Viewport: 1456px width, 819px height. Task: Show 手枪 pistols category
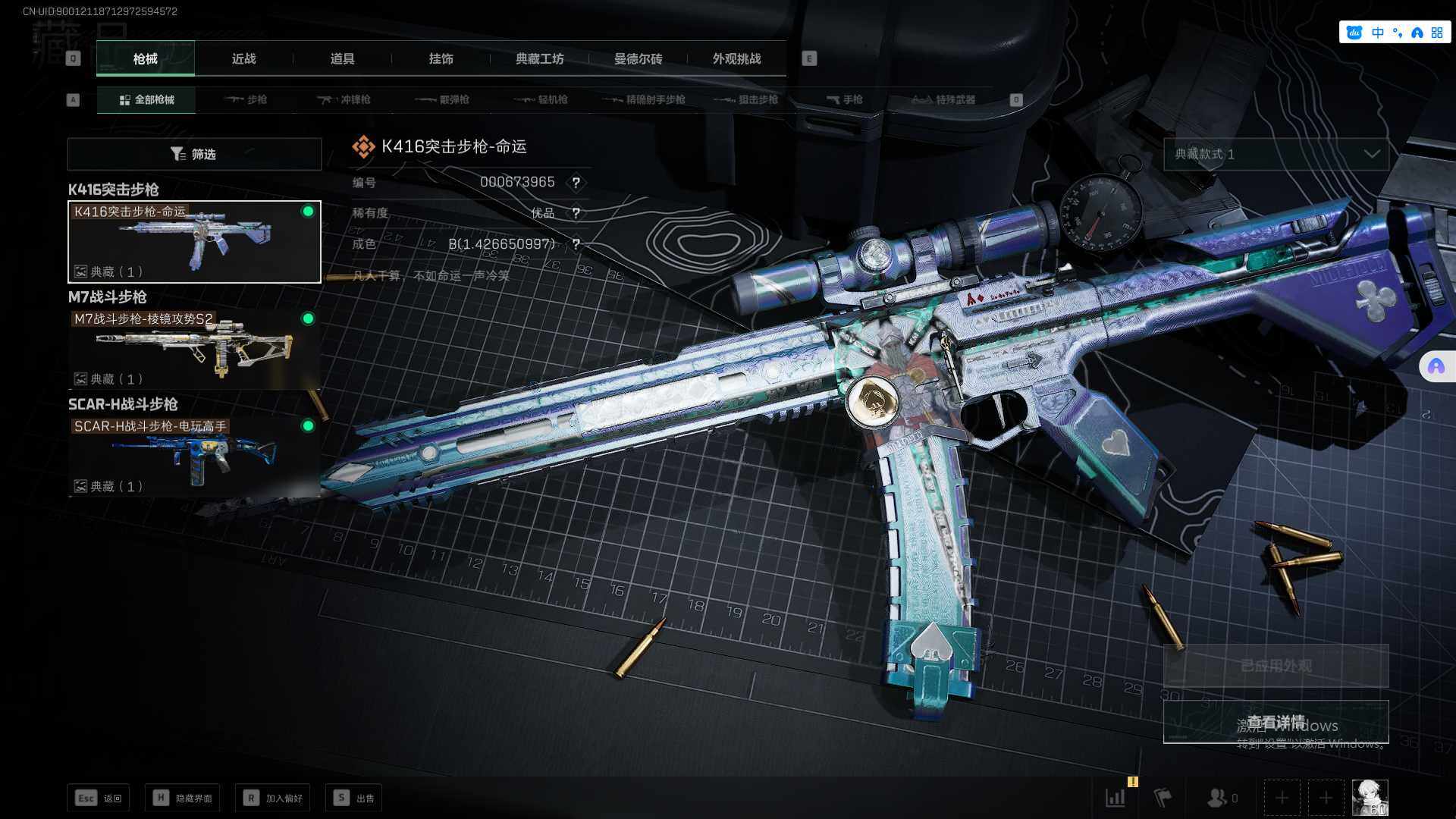point(844,99)
